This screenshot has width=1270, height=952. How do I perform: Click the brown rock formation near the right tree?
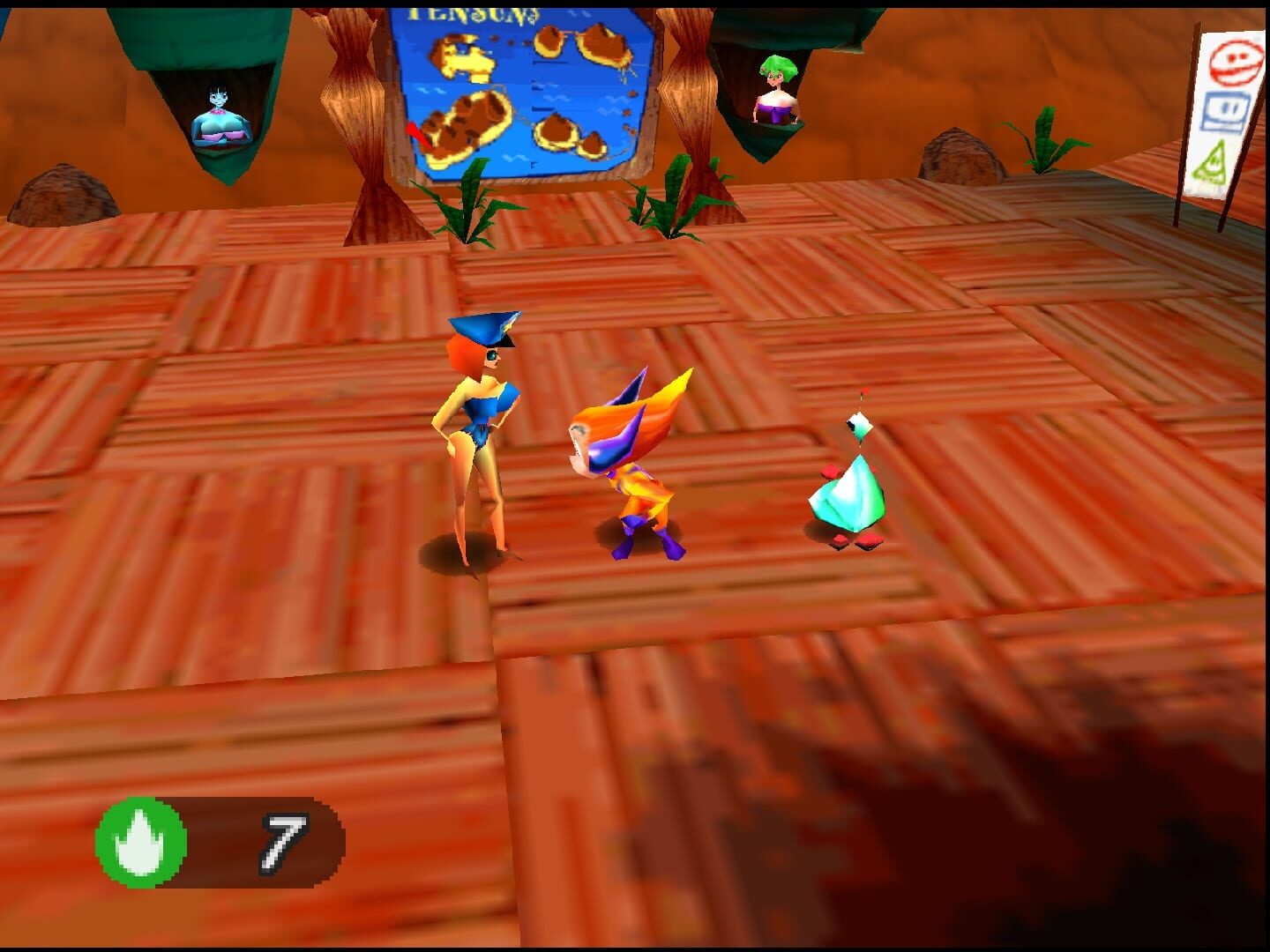tap(961, 159)
